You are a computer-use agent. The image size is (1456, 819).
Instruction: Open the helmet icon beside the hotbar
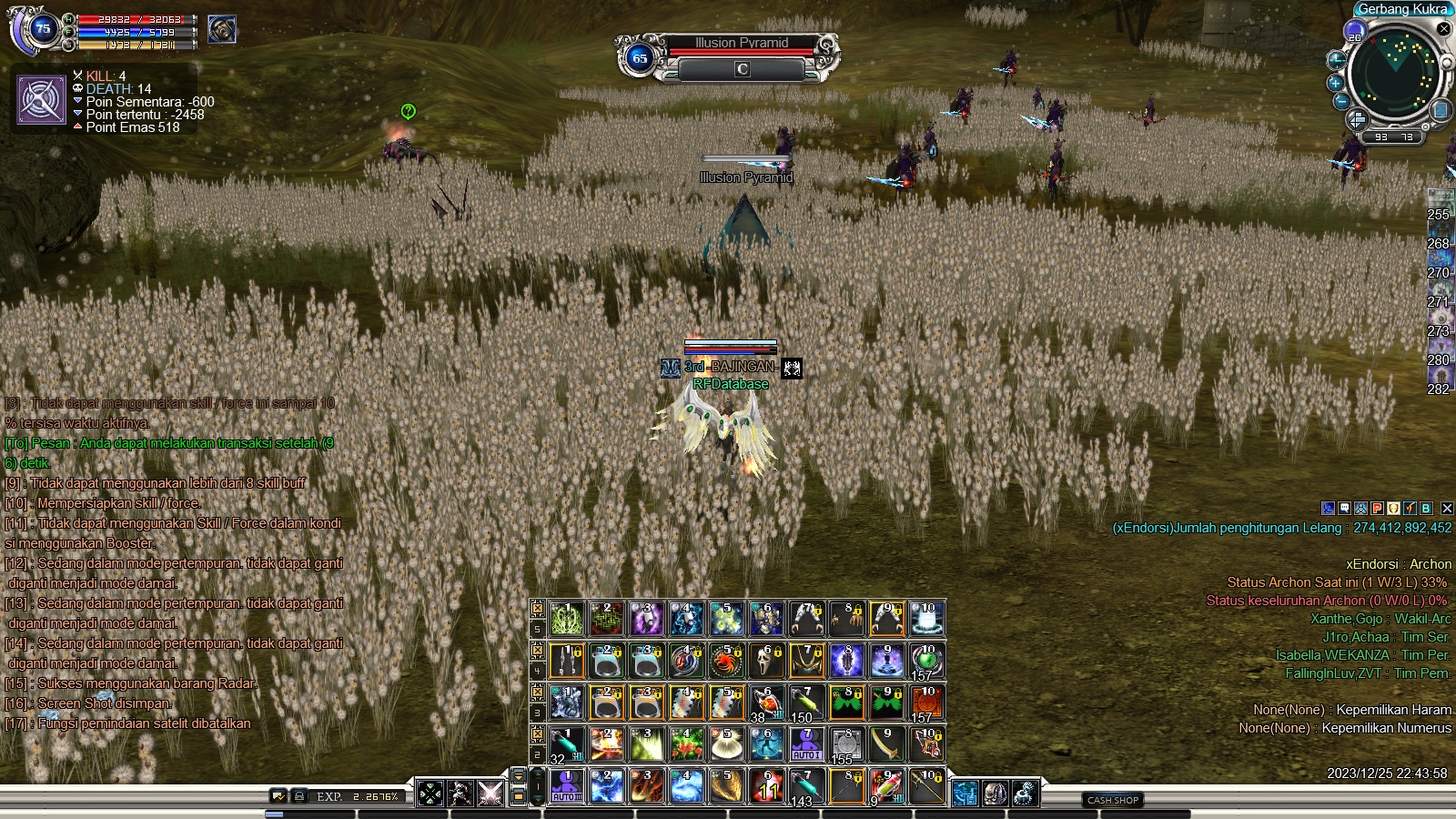tap(995, 794)
